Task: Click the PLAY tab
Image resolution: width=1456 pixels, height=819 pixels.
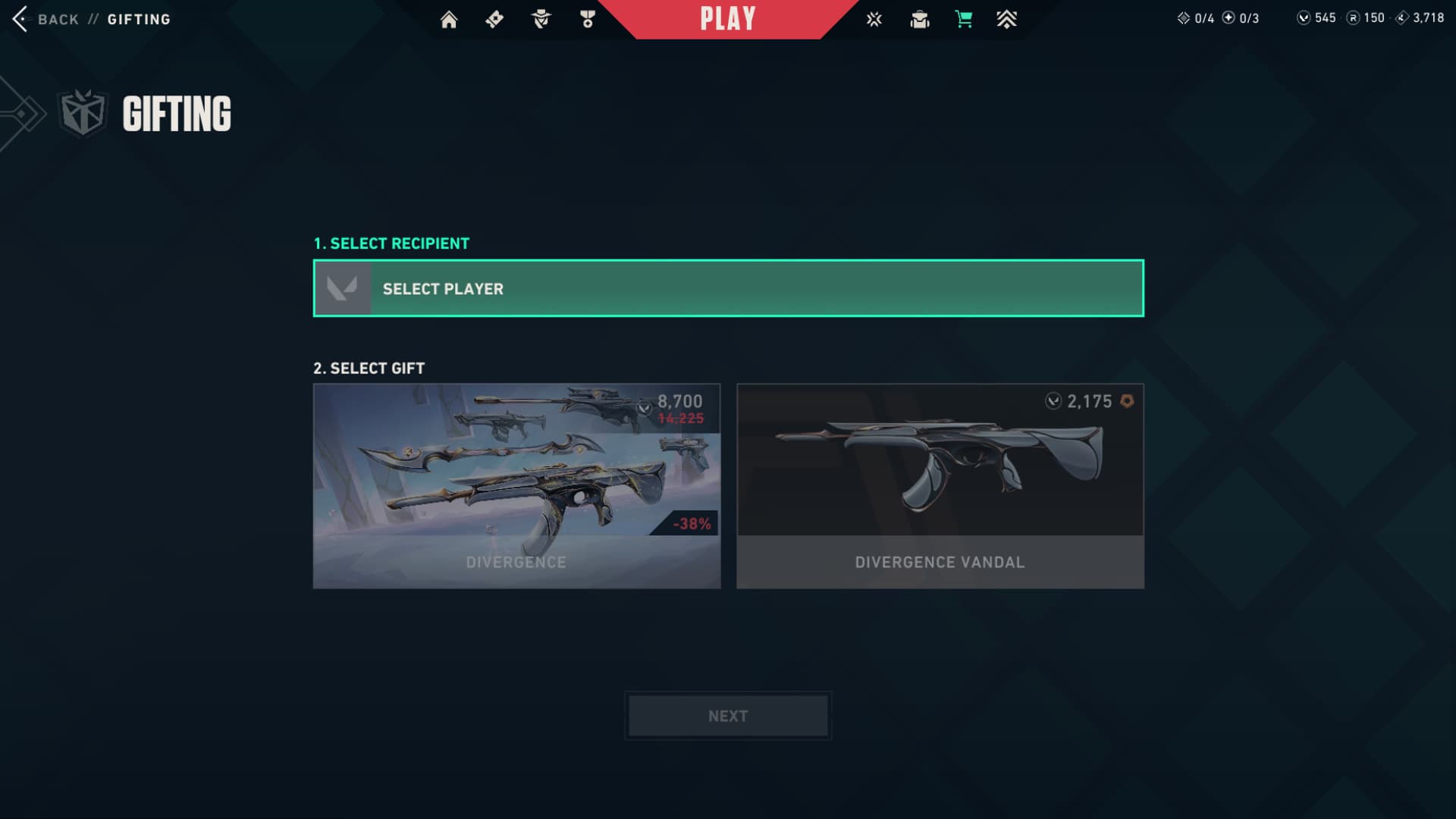Action: (x=726, y=19)
